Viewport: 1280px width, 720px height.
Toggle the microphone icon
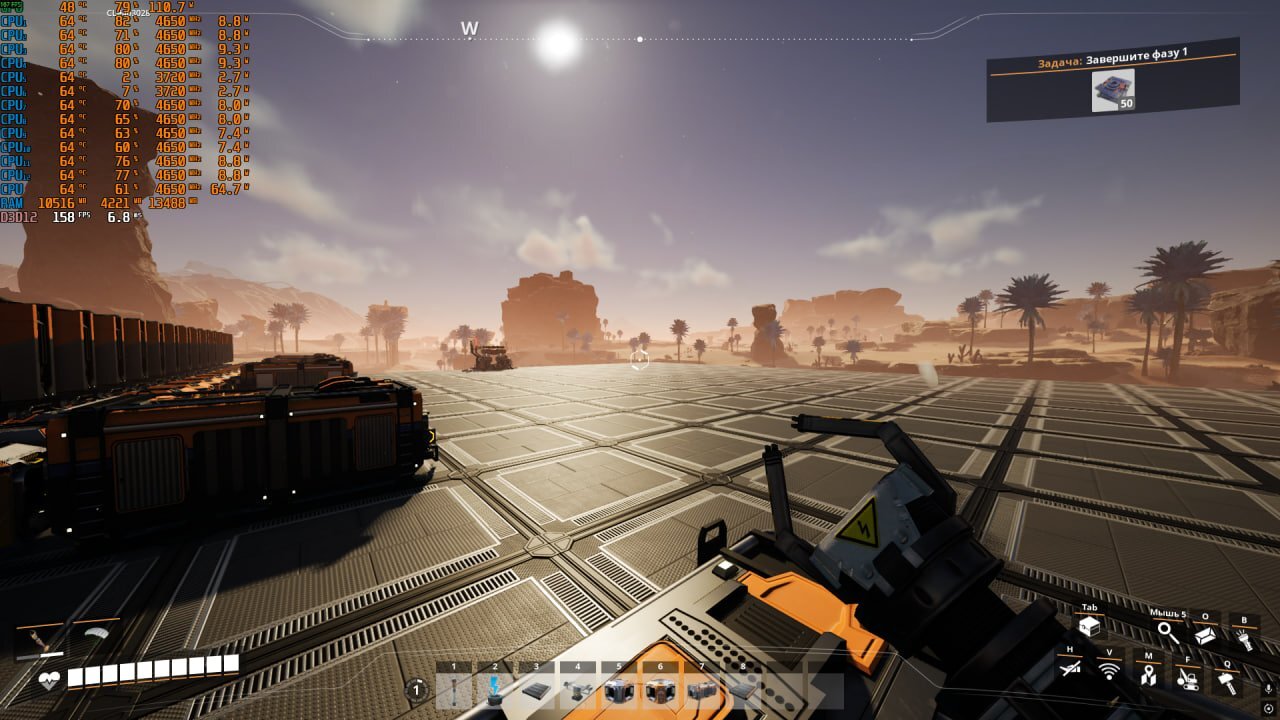click(1268, 689)
